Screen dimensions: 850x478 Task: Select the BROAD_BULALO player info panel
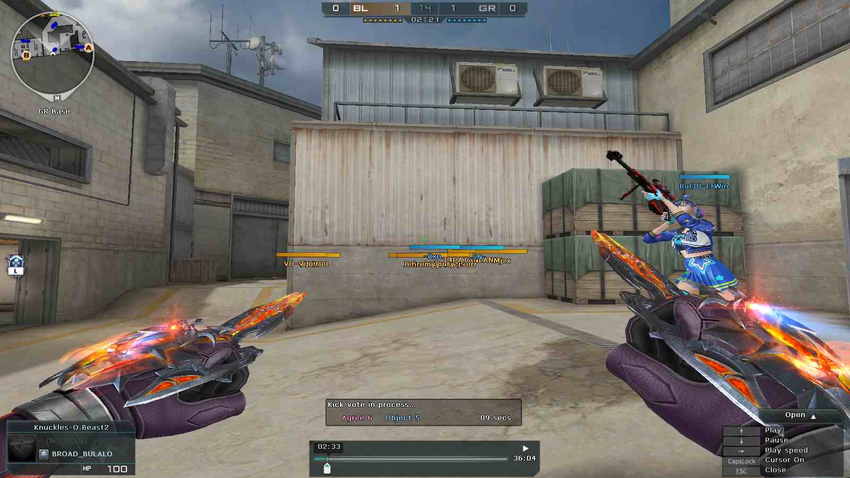tap(70, 454)
